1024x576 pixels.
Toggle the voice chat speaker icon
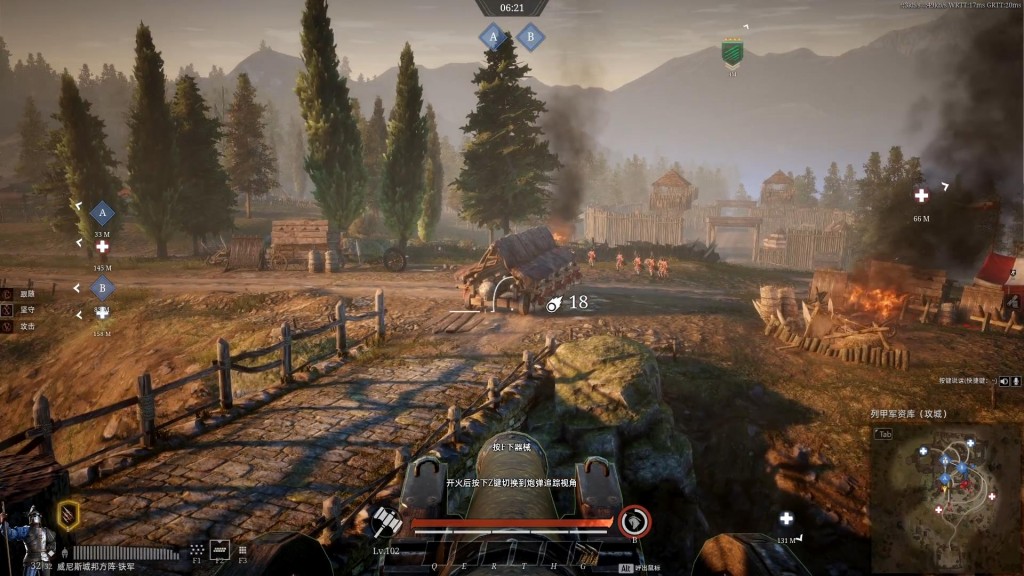1002,381
